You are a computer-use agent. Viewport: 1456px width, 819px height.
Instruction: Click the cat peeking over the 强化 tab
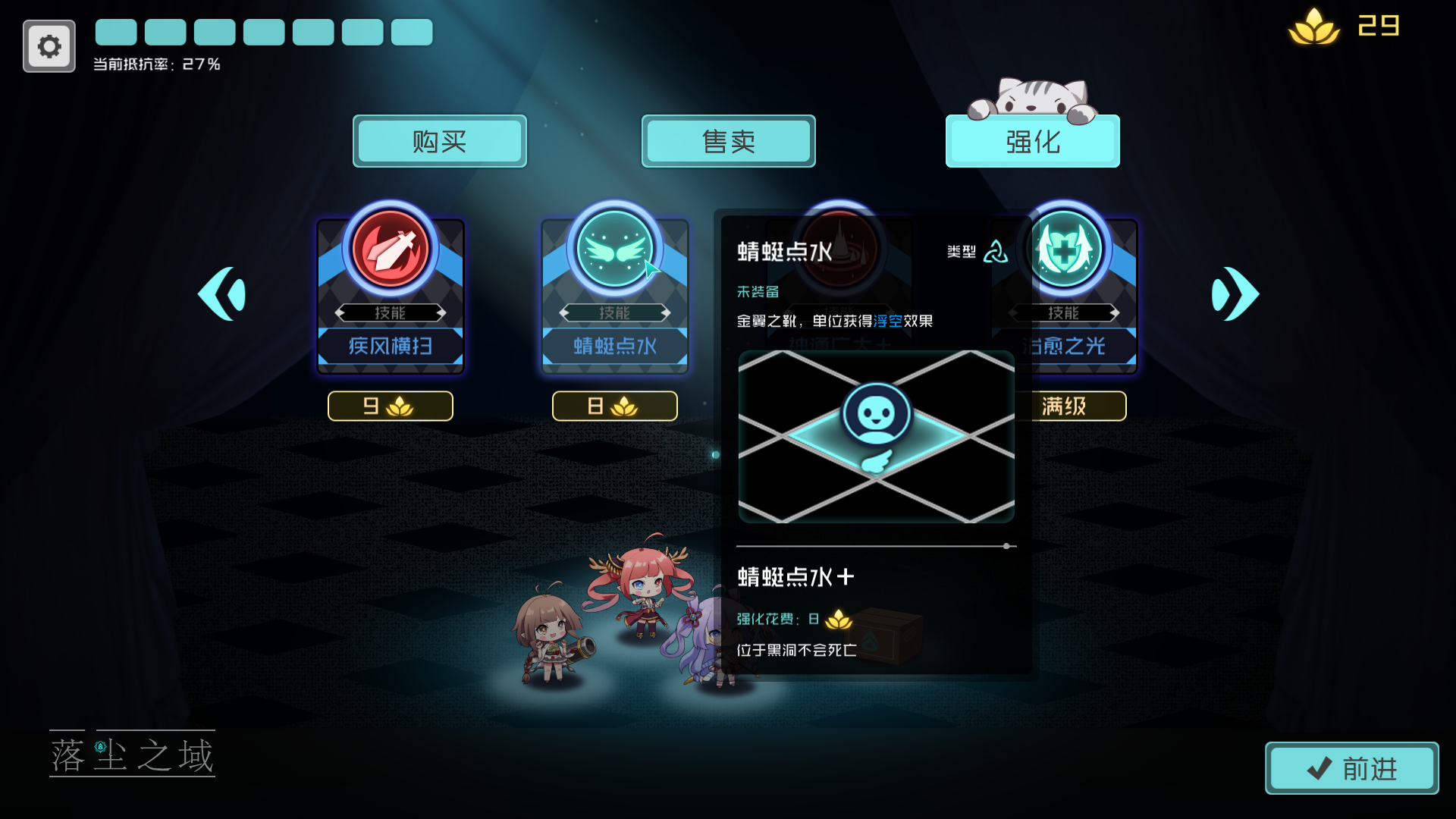coord(1033,97)
